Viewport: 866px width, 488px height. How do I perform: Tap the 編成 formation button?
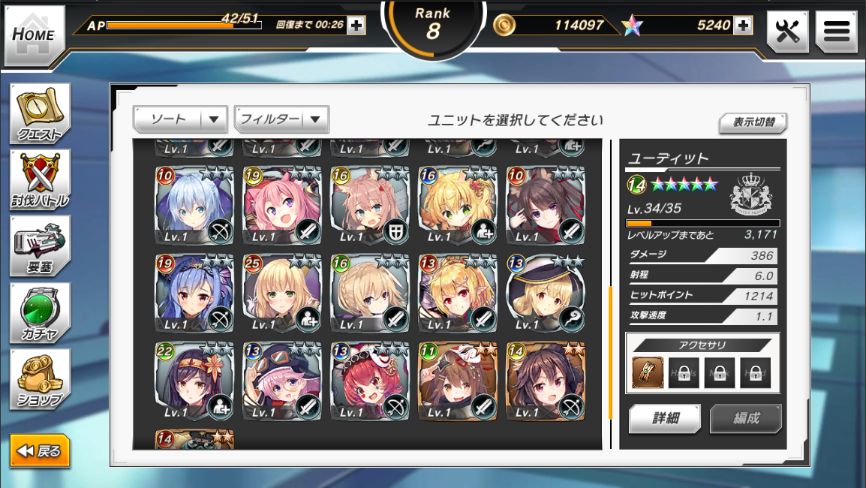tap(746, 418)
